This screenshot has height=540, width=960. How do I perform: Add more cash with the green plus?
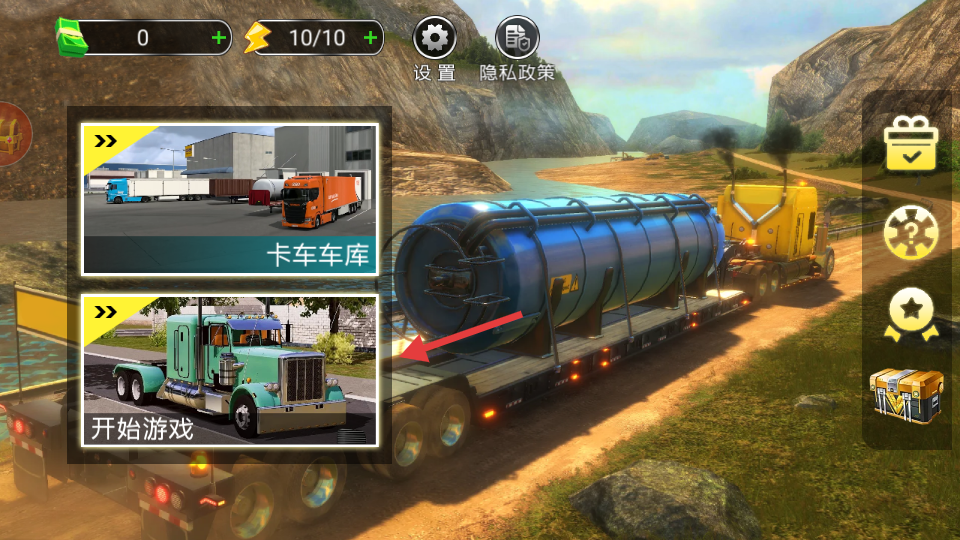[220, 39]
